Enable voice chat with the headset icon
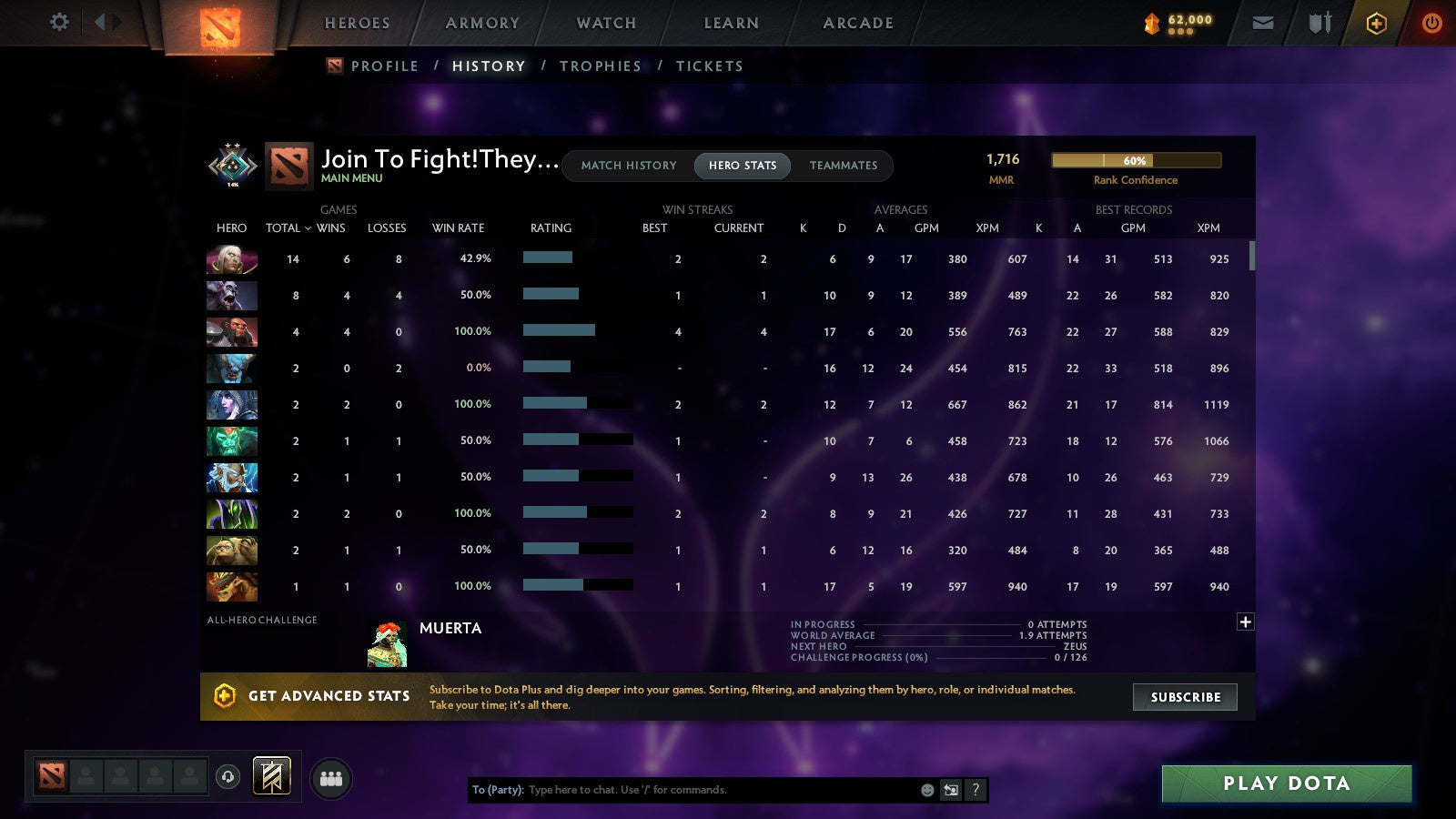Screen dimensions: 1456x819 (226, 775)
